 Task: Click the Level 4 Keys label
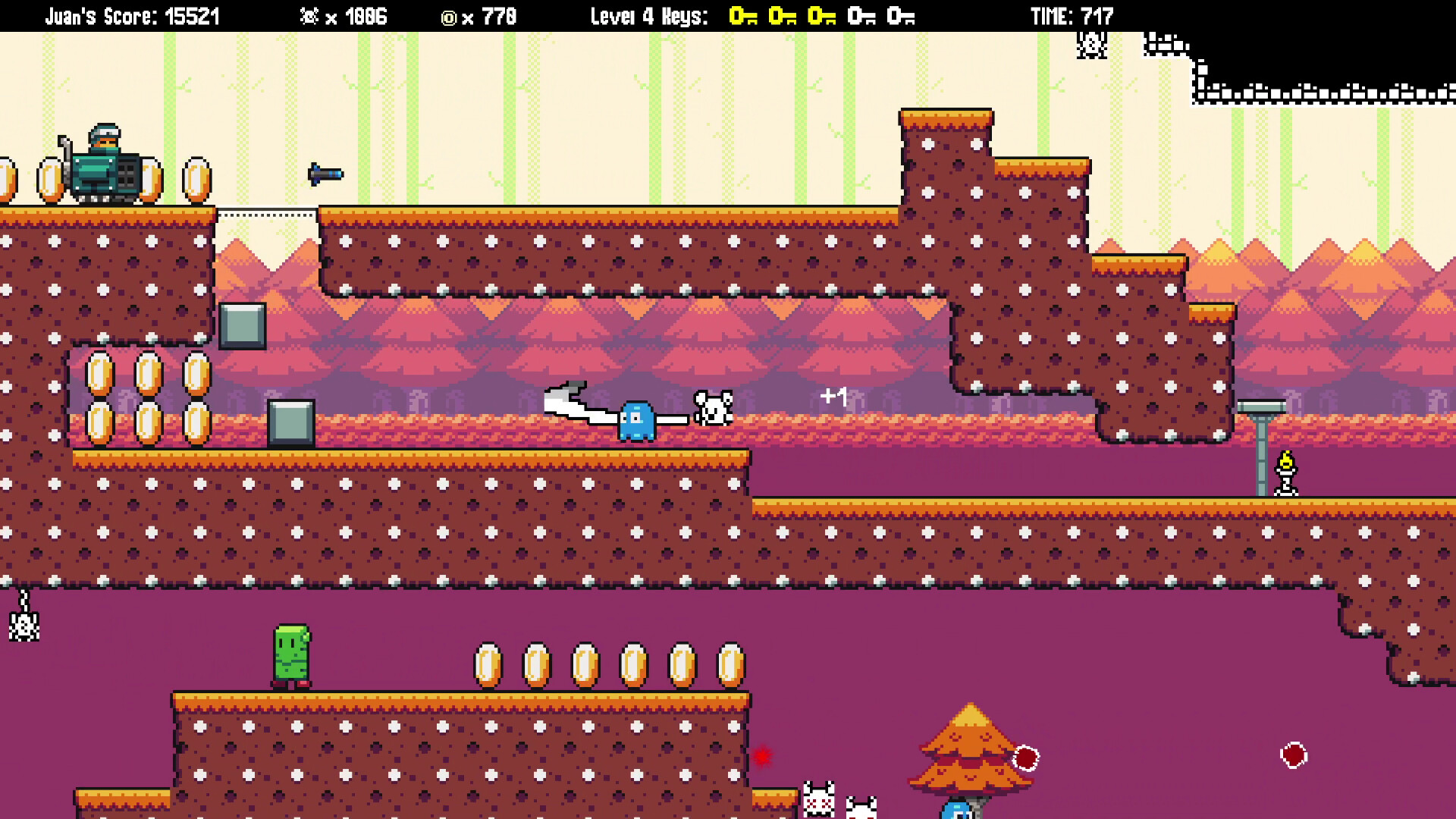click(648, 14)
